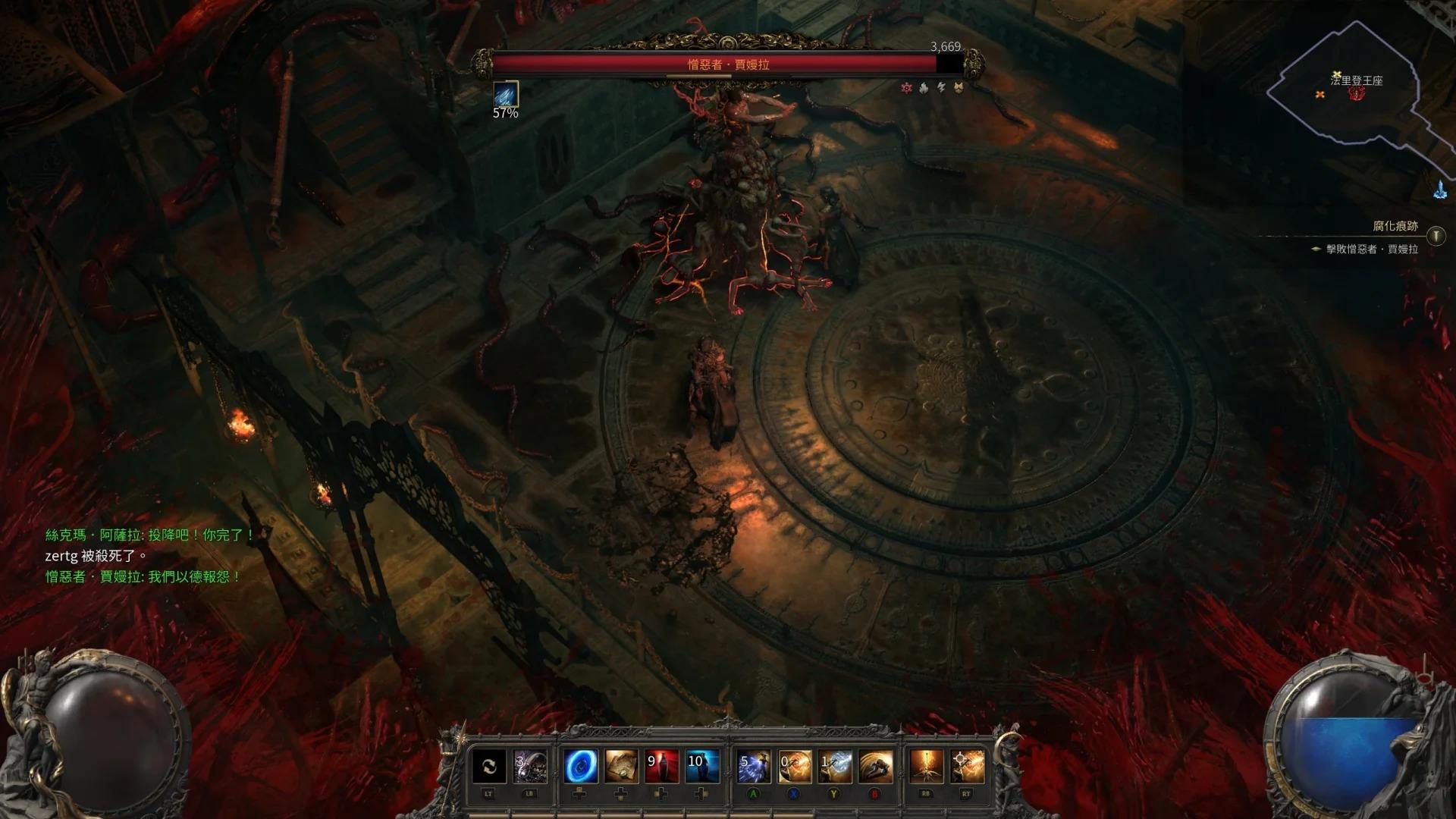The width and height of the screenshot is (1456, 819).
Task: Select the weapon swap arrows slot
Action: pyautogui.click(x=489, y=767)
